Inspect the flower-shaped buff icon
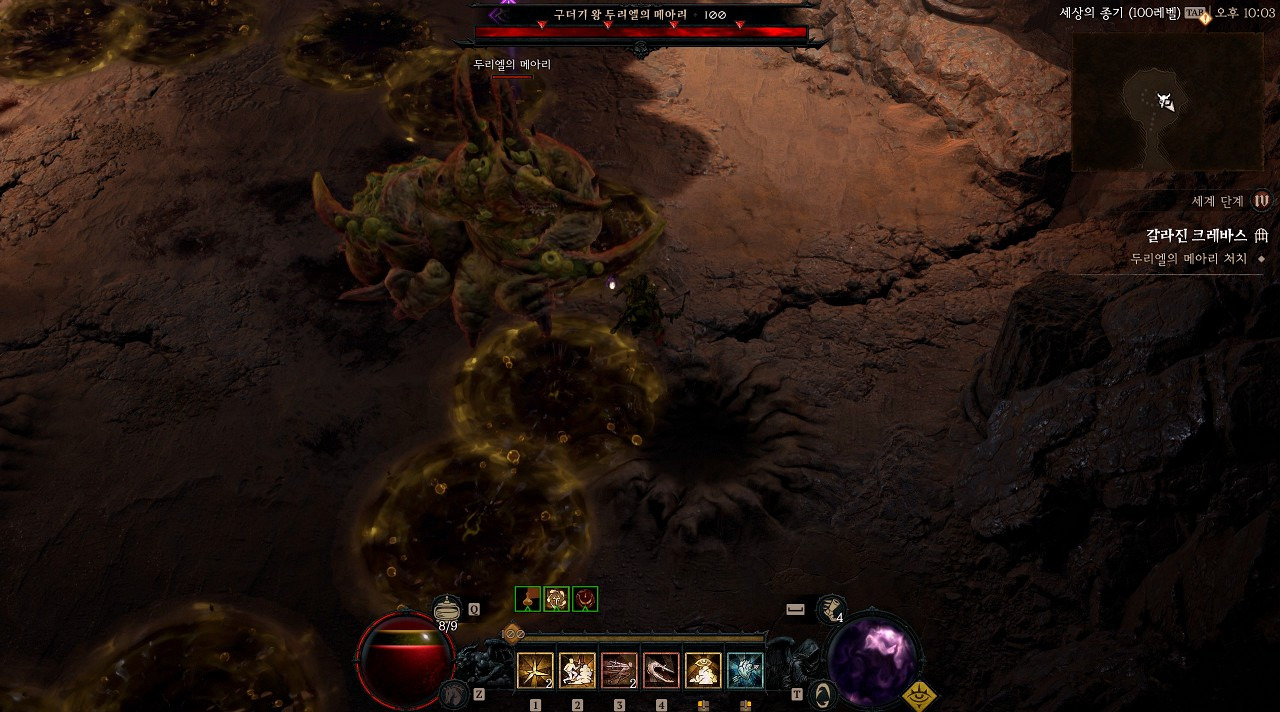The width and height of the screenshot is (1280, 712). tap(556, 599)
